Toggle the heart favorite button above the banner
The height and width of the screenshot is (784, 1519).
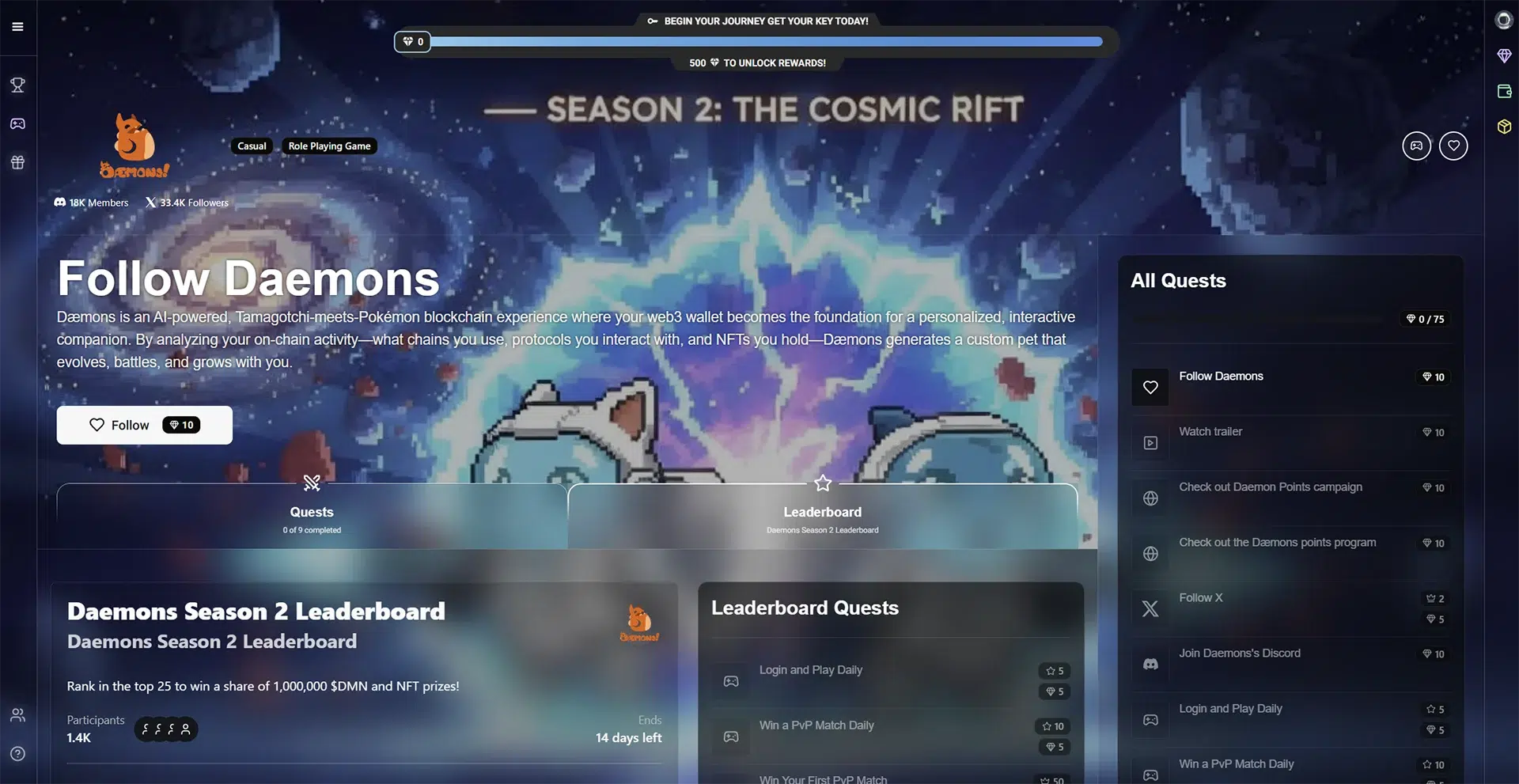pyautogui.click(x=1453, y=146)
